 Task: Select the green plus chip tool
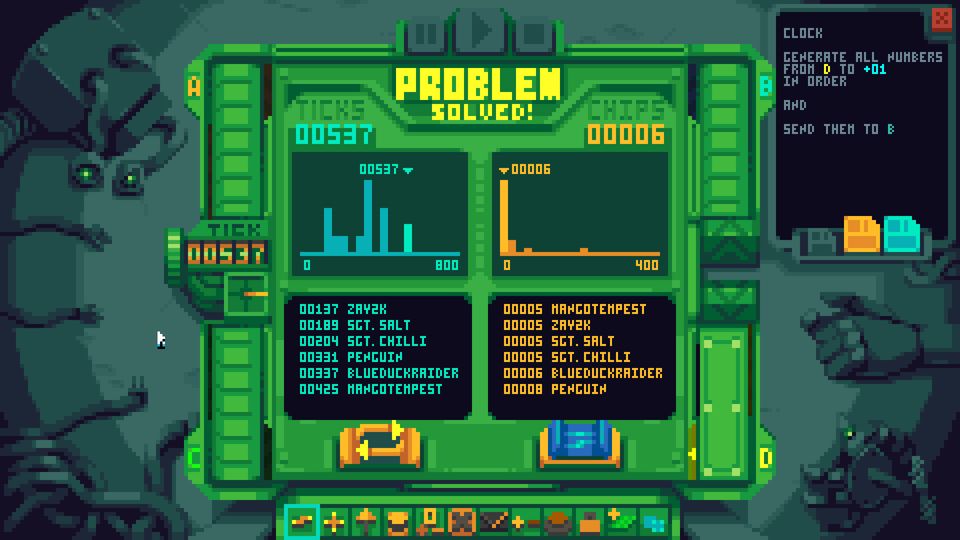[620, 521]
